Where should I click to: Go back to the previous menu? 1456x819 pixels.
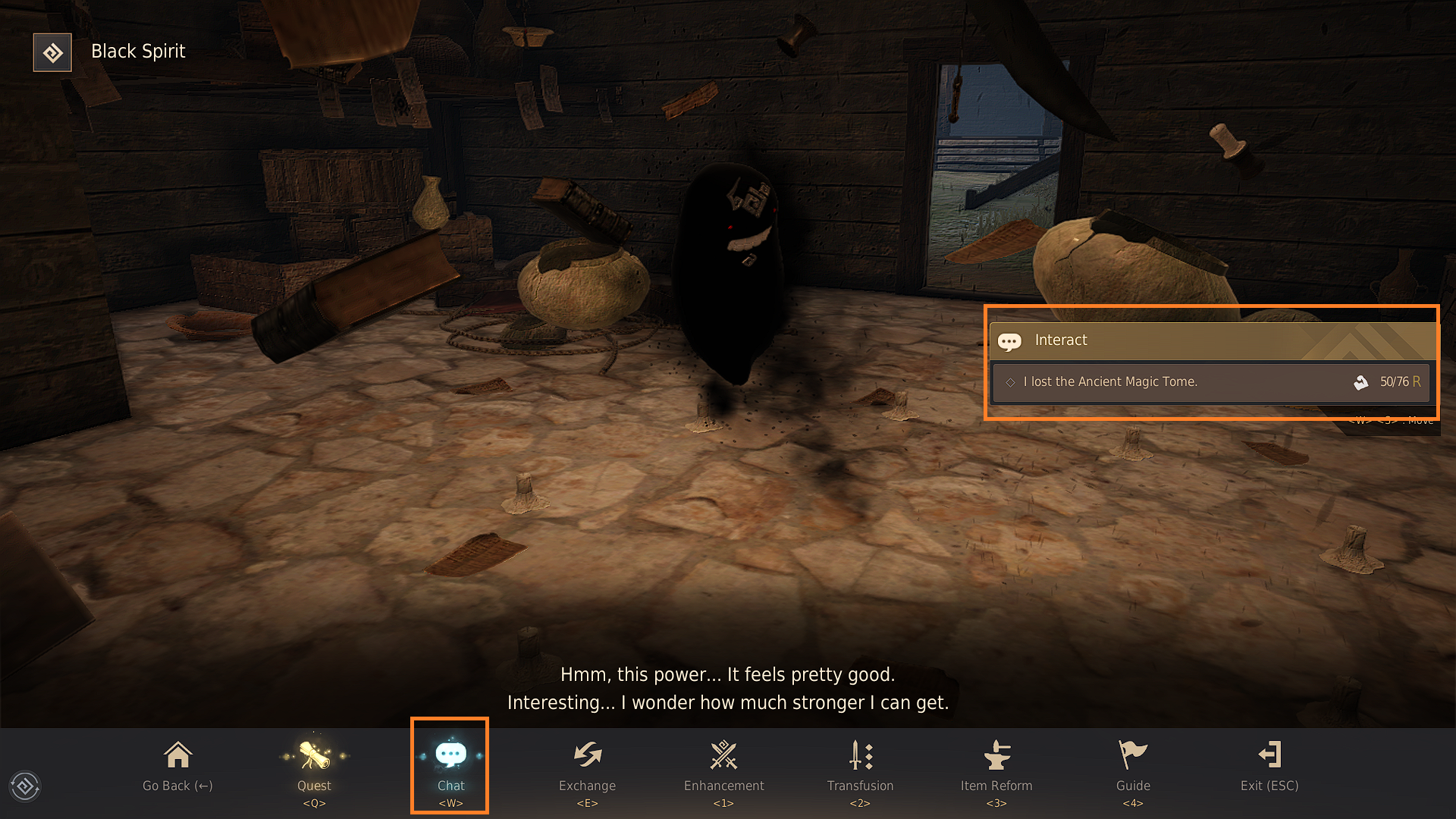point(177,766)
